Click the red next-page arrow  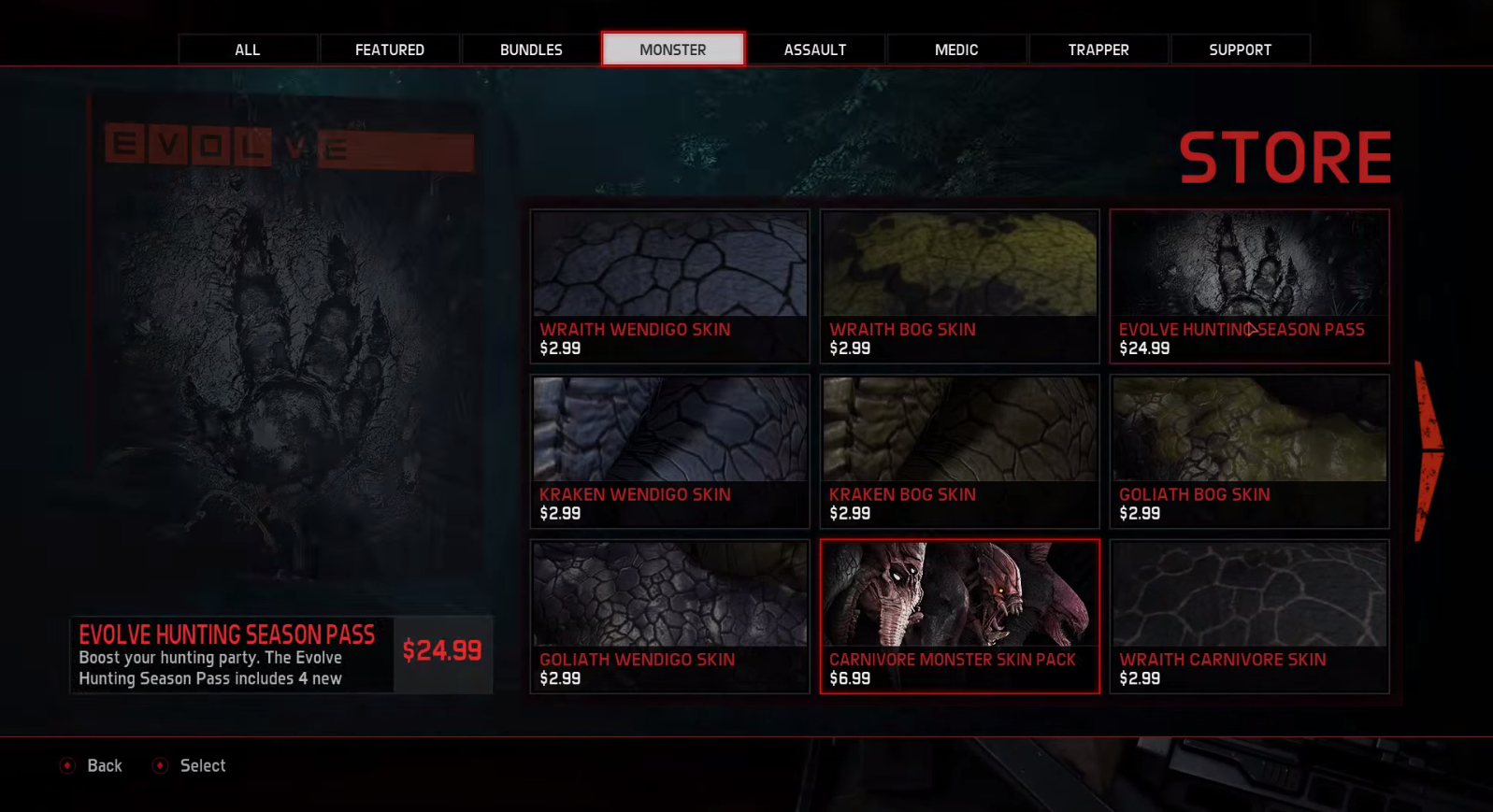1428,450
